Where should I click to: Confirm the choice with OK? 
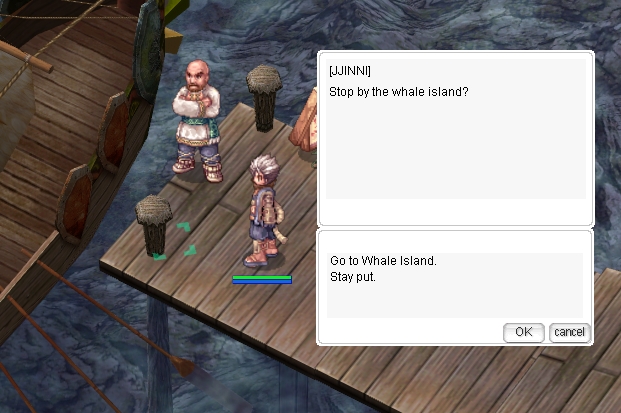pyautogui.click(x=523, y=332)
